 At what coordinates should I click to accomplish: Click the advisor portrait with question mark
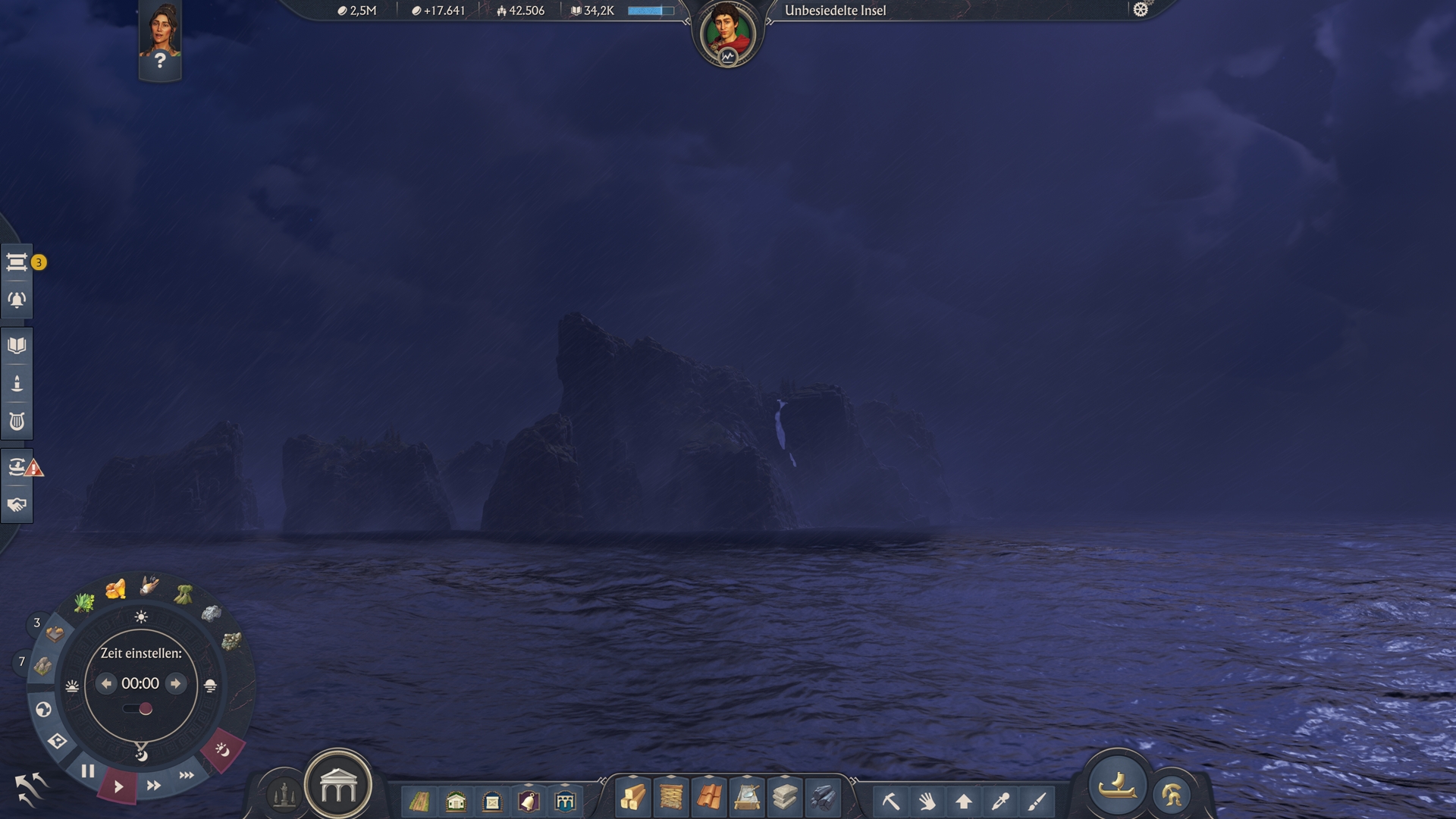tap(160, 38)
